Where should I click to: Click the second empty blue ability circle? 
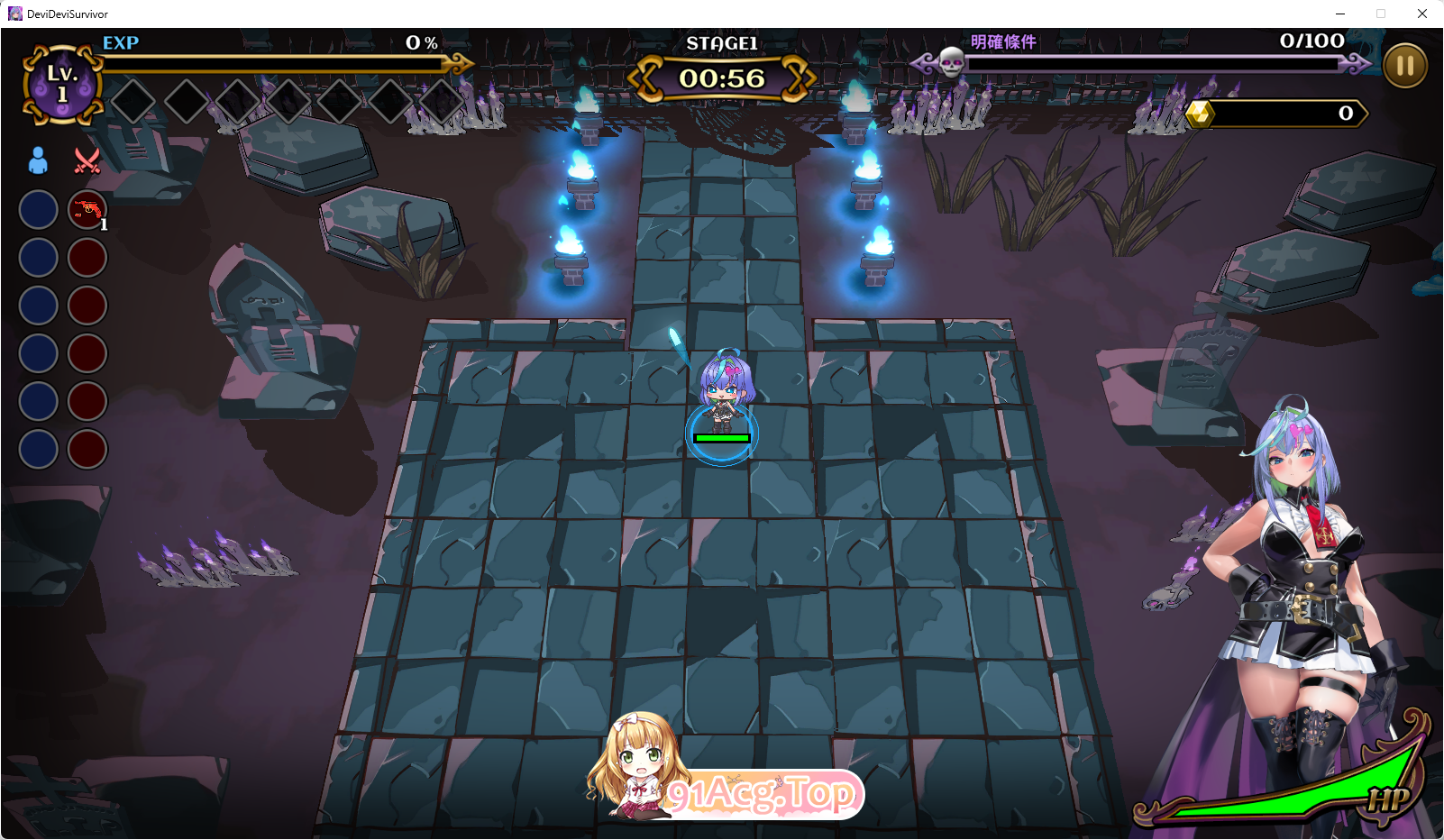click(37, 258)
